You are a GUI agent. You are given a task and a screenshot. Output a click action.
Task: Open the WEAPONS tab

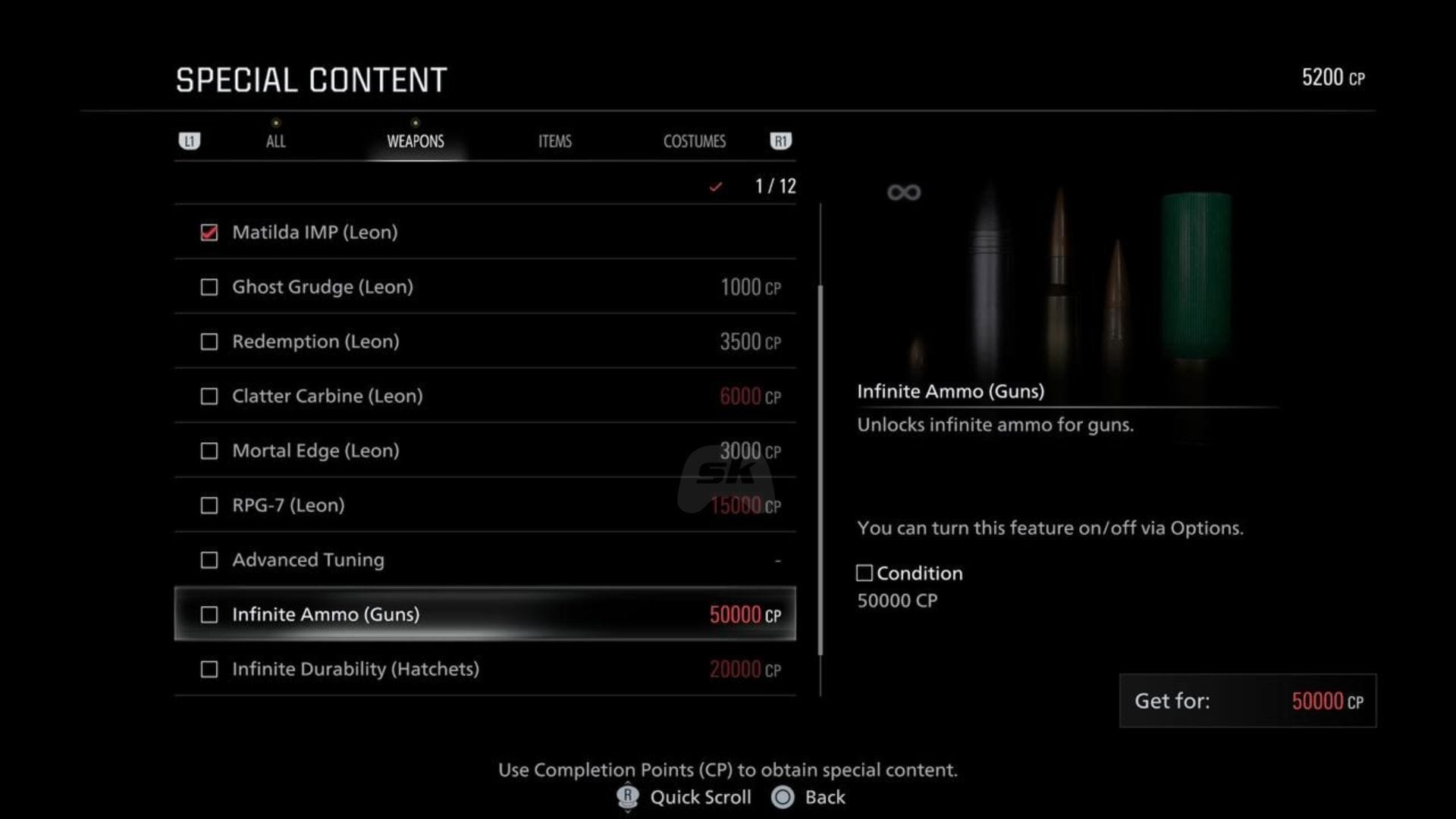[x=415, y=141]
